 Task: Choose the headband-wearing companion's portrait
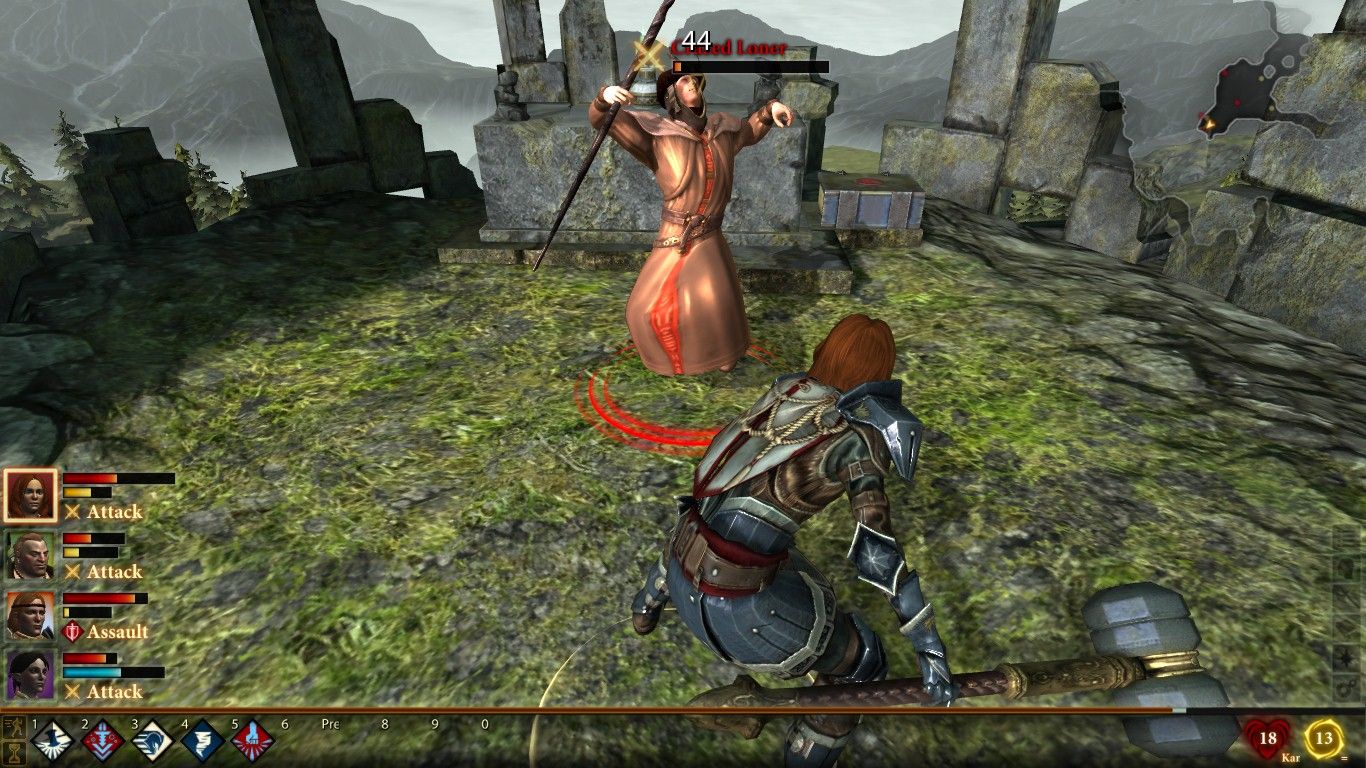click(x=30, y=616)
